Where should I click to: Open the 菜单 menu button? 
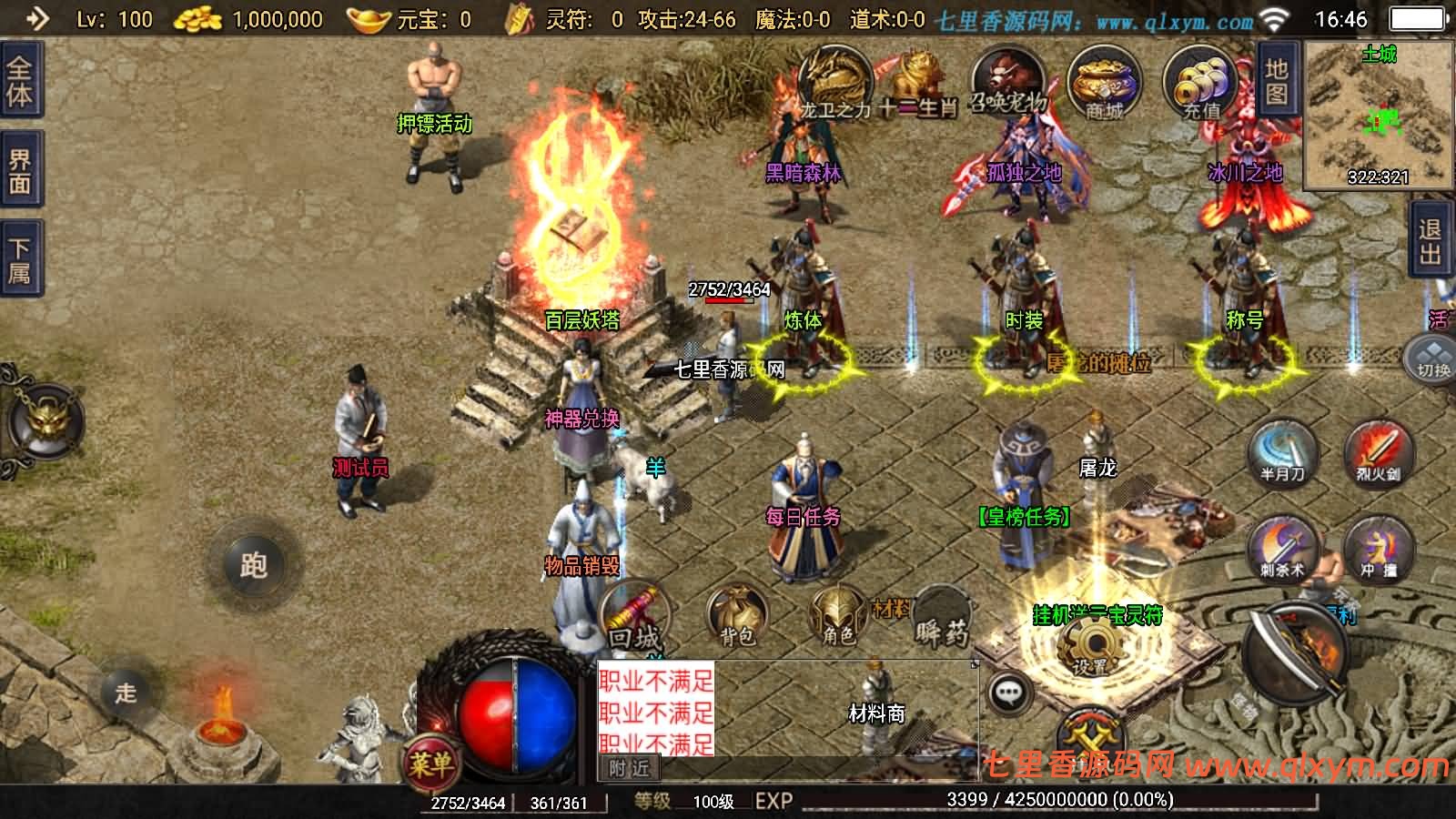click(430, 763)
